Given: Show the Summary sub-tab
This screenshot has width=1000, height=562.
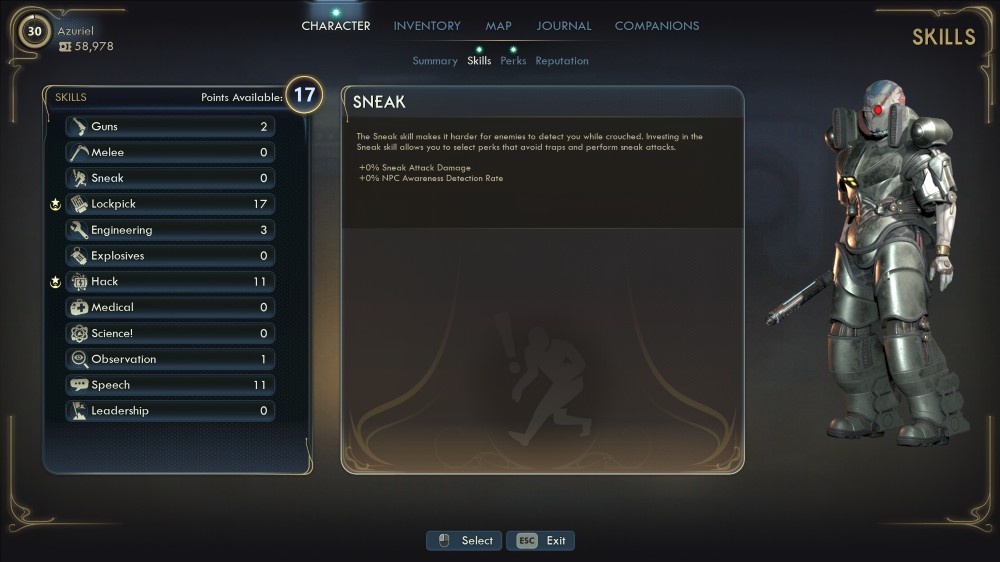Looking at the screenshot, I should pos(435,61).
